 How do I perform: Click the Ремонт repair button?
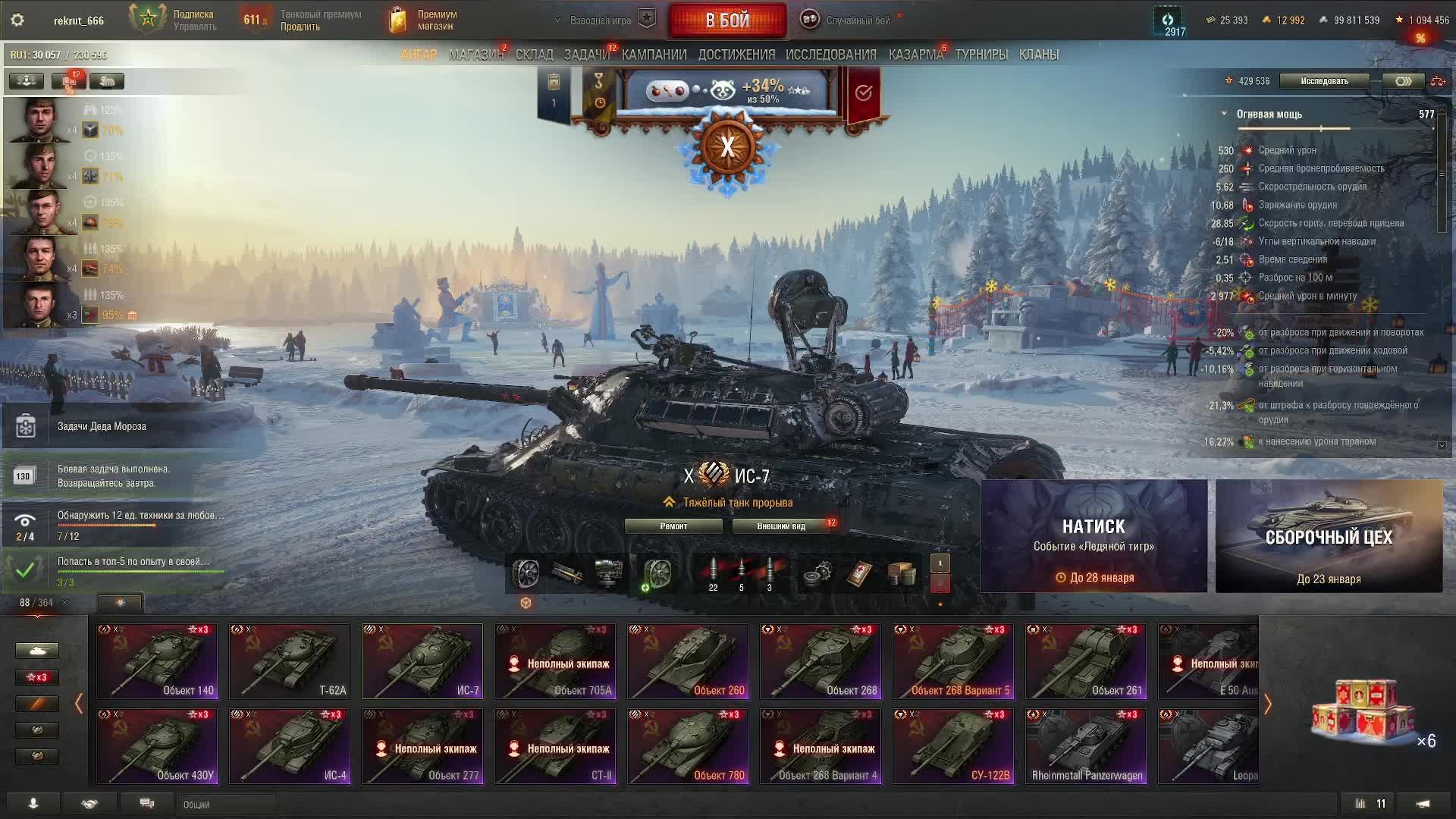tap(673, 526)
